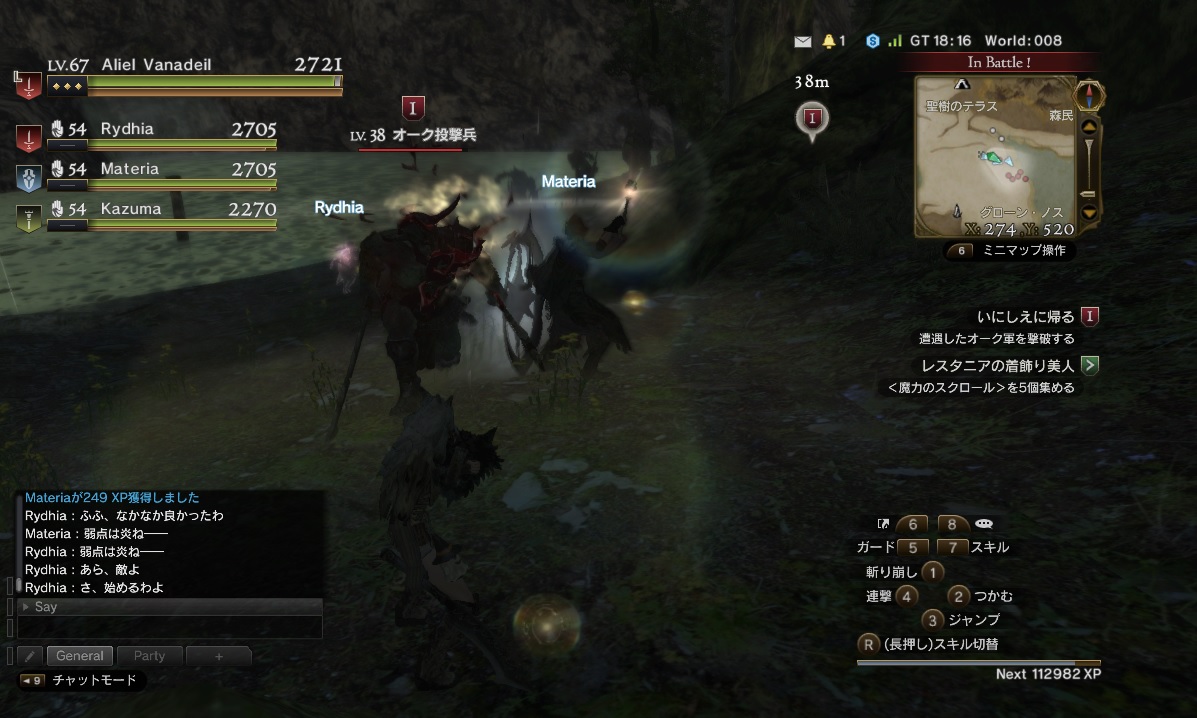Viewport: 1197px width, 718px height.
Task: Click the quest waypoint marker showing 38m
Action: coord(812,119)
